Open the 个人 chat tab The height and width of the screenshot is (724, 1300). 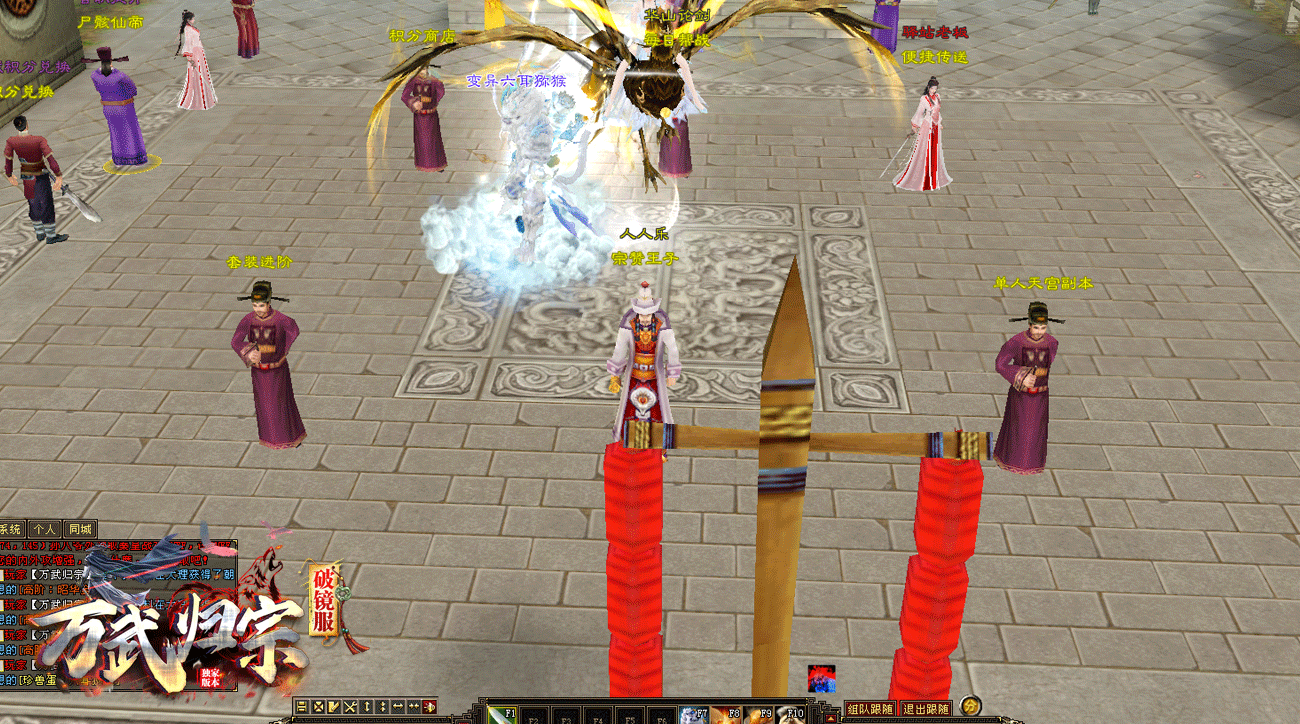point(43,529)
